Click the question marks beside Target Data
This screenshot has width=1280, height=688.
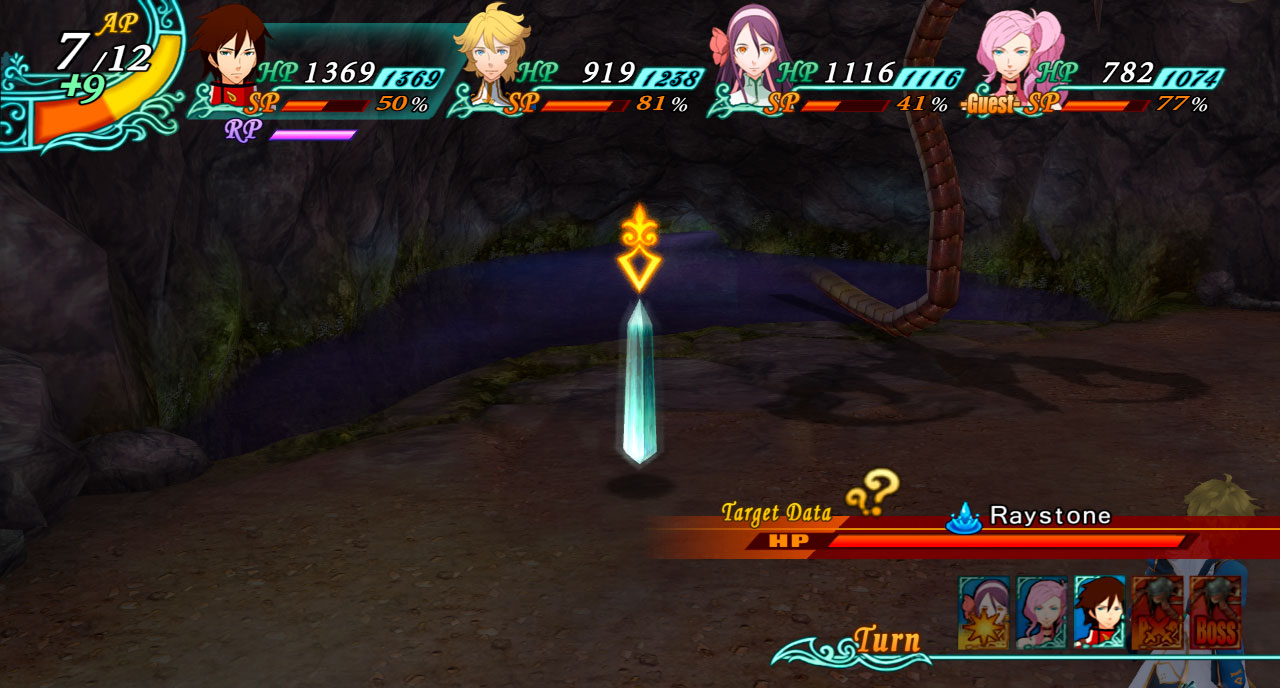click(x=872, y=492)
